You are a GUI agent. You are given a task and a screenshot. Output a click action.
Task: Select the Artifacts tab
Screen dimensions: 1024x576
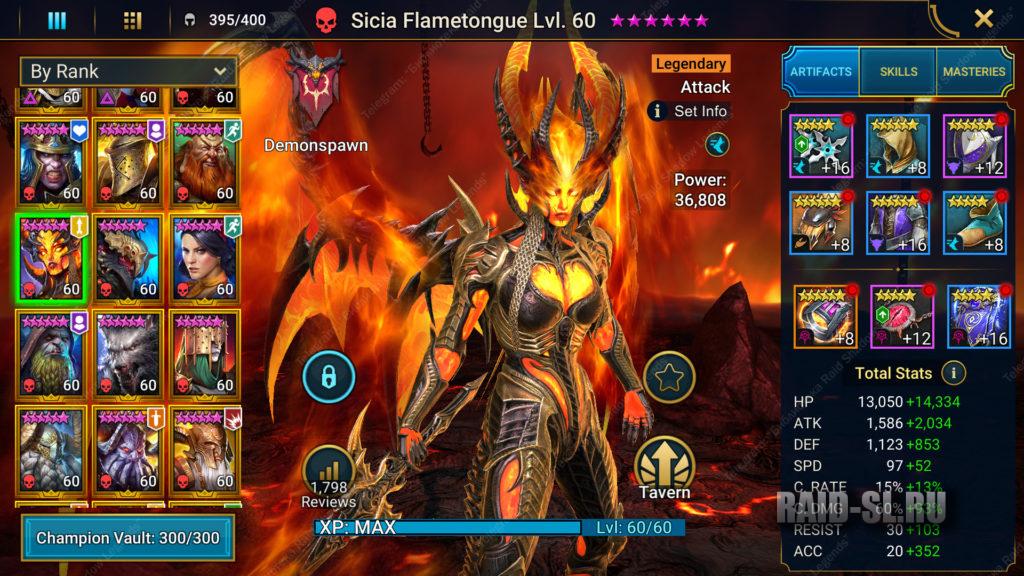click(821, 72)
